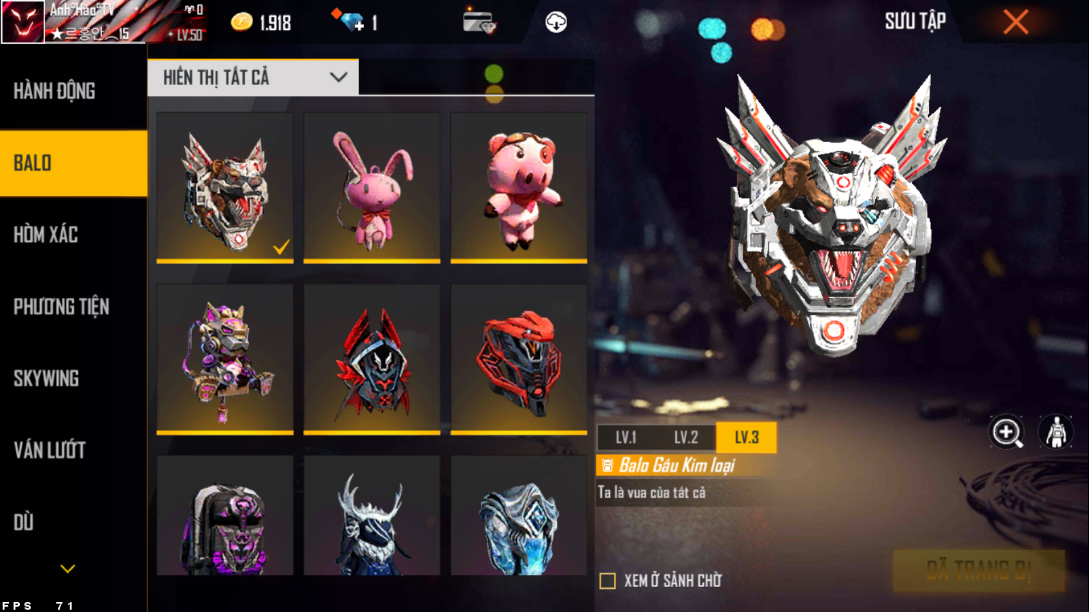Select the LV.3 backpack level
The height and width of the screenshot is (612, 1089).
[x=746, y=437]
